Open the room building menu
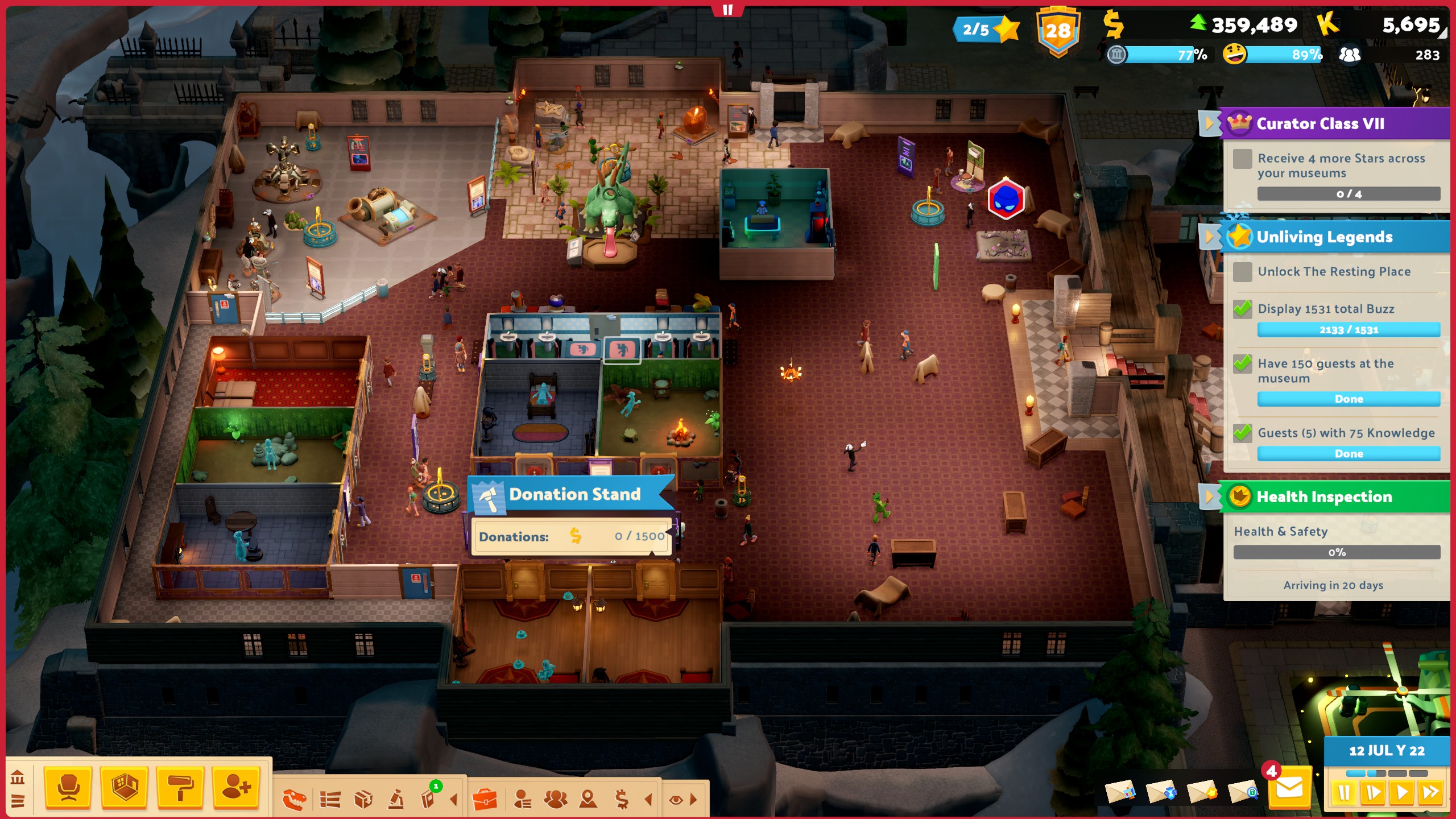The image size is (1456, 819). (x=125, y=788)
